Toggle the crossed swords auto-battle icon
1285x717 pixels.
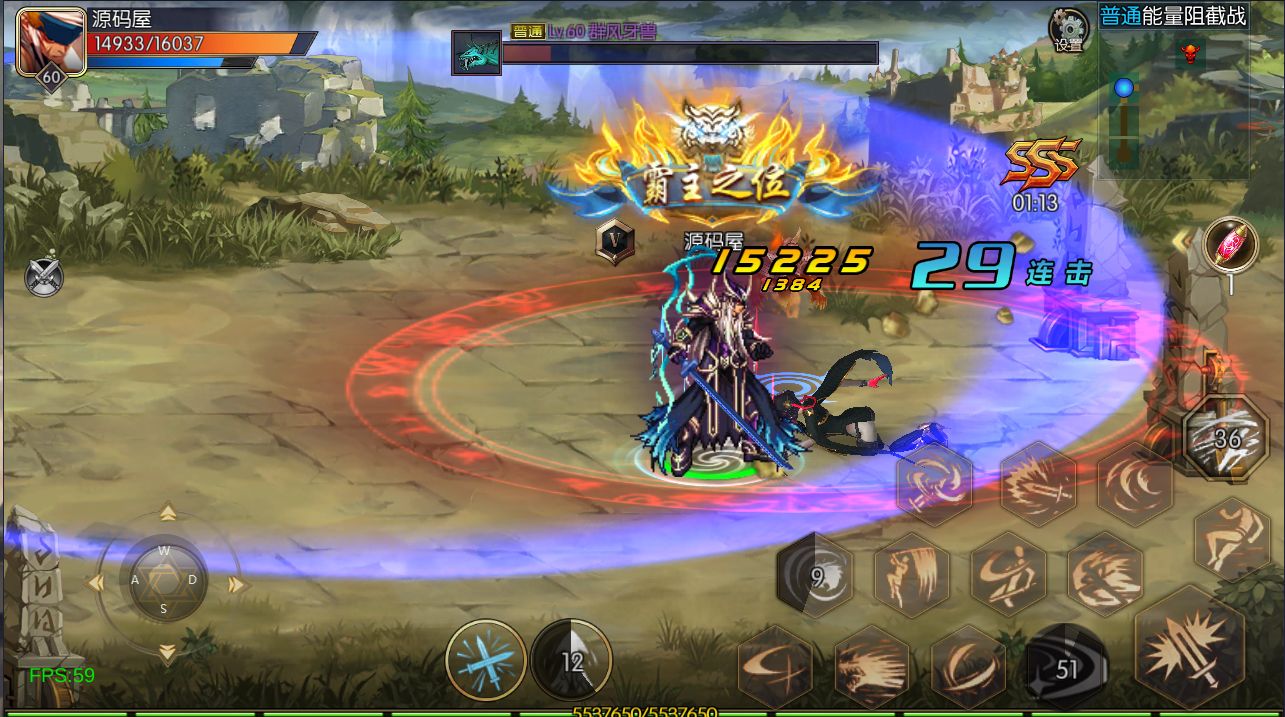pos(45,276)
